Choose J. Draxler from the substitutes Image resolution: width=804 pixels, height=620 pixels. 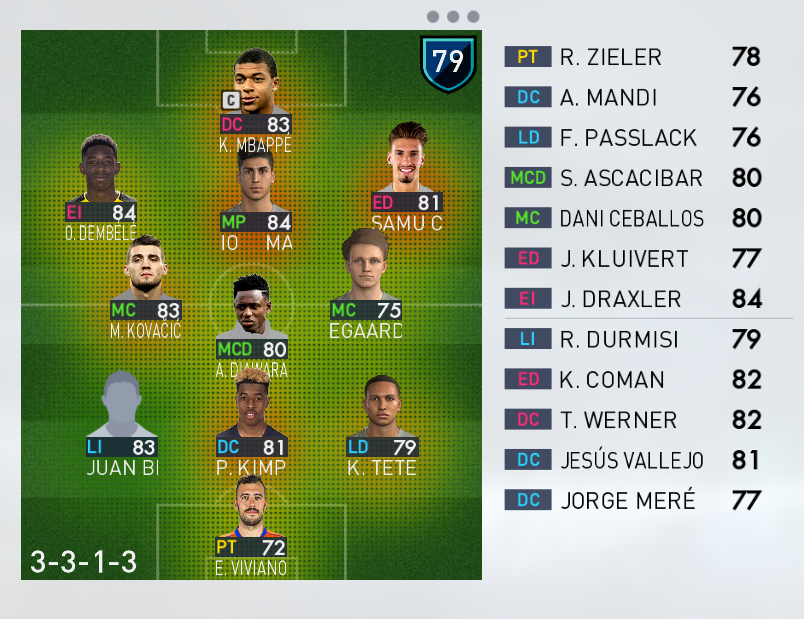[x=635, y=298]
